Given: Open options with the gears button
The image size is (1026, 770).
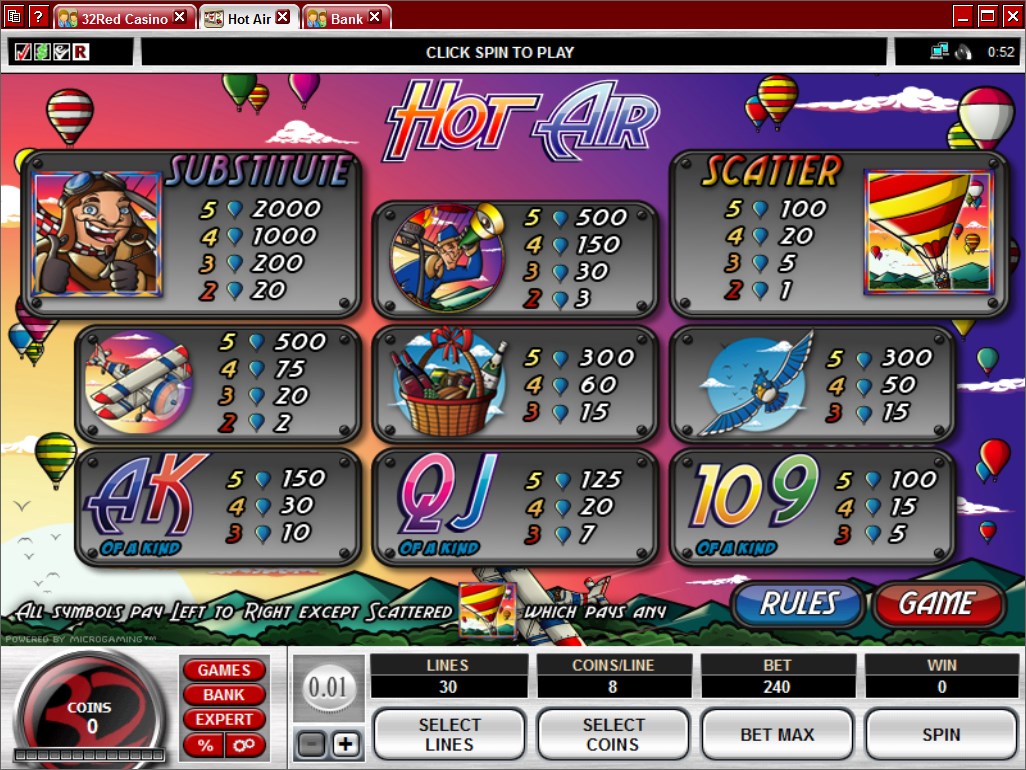Looking at the screenshot, I should [x=242, y=745].
